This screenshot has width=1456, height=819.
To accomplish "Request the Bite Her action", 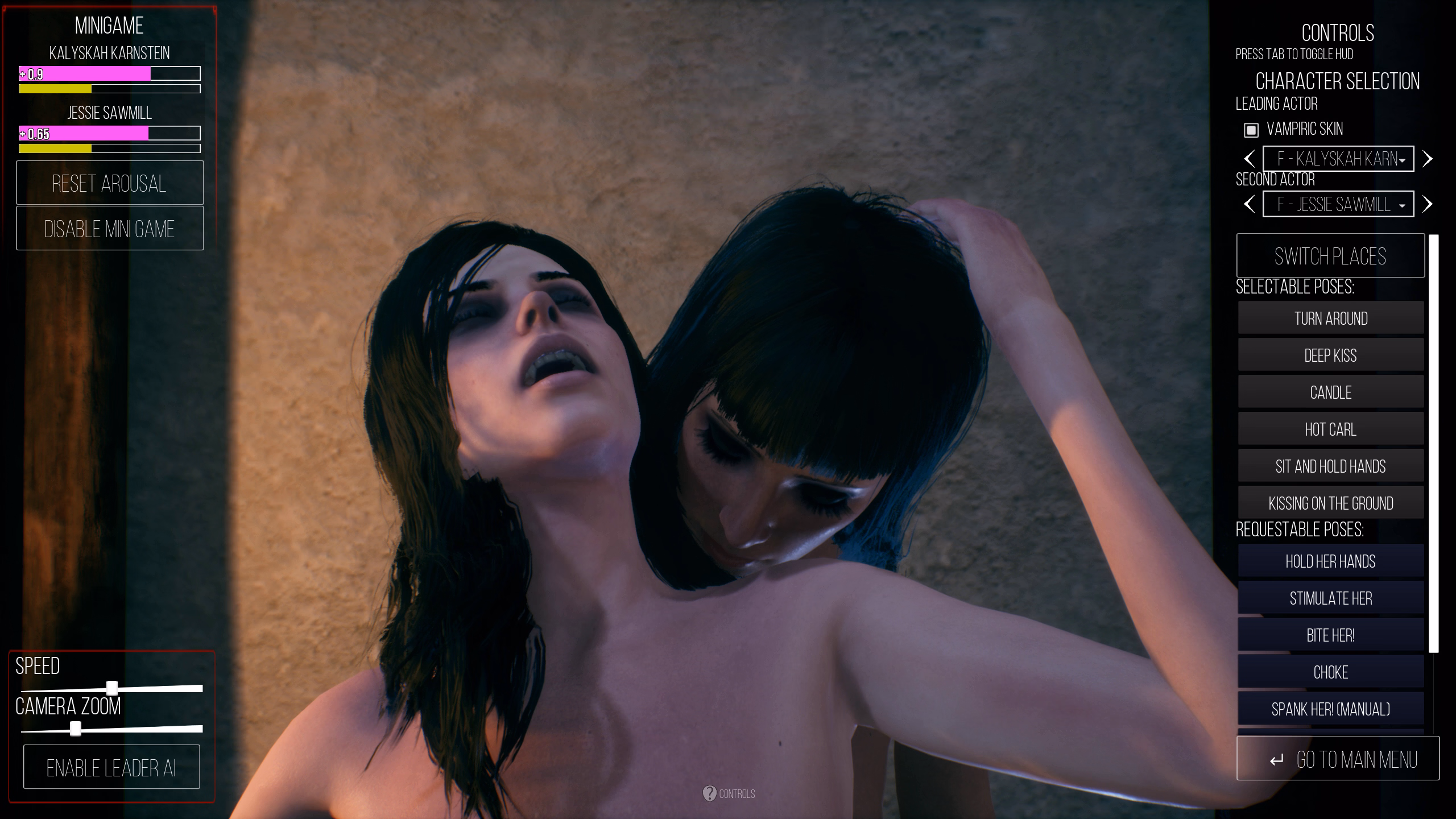I will pyautogui.click(x=1331, y=635).
